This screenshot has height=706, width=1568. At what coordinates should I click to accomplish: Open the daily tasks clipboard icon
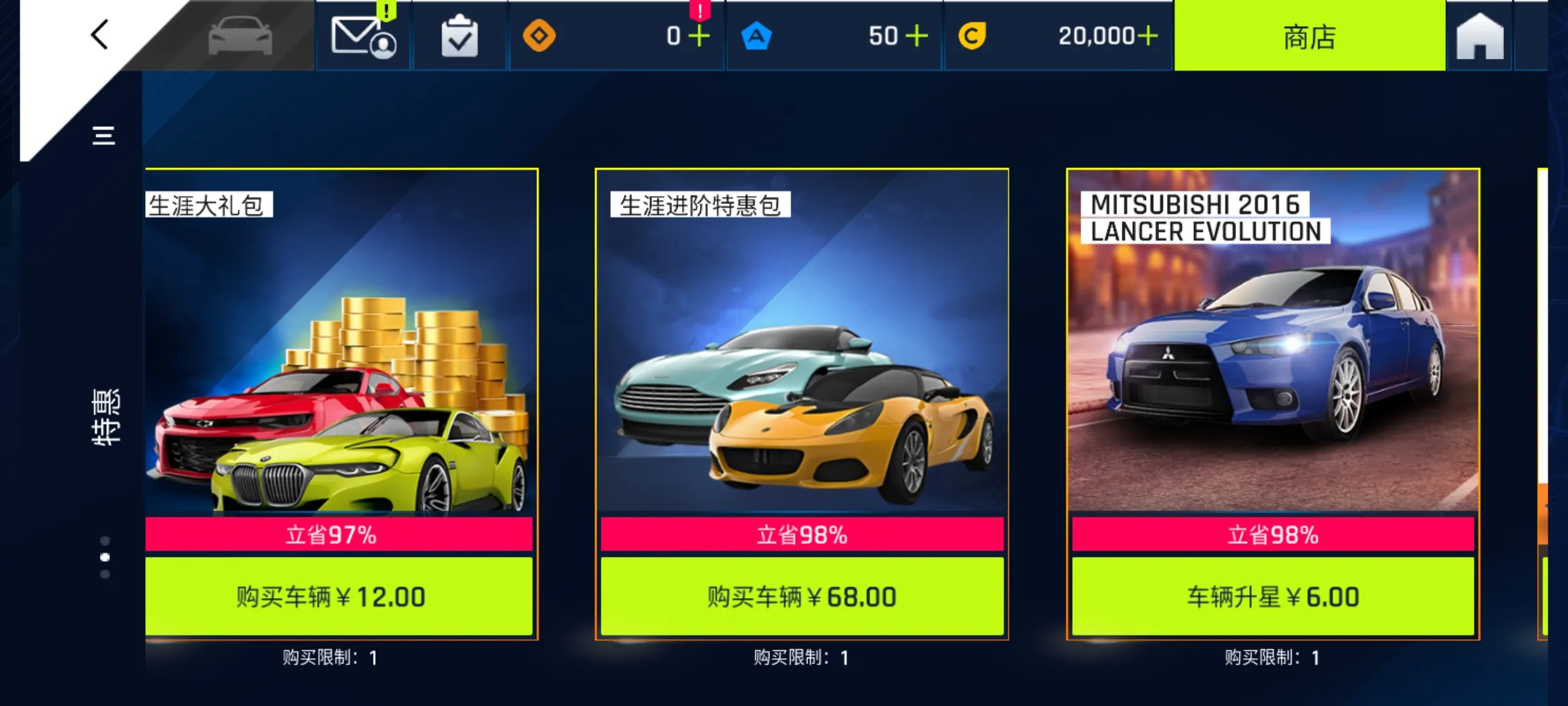click(x=460, y=37)
